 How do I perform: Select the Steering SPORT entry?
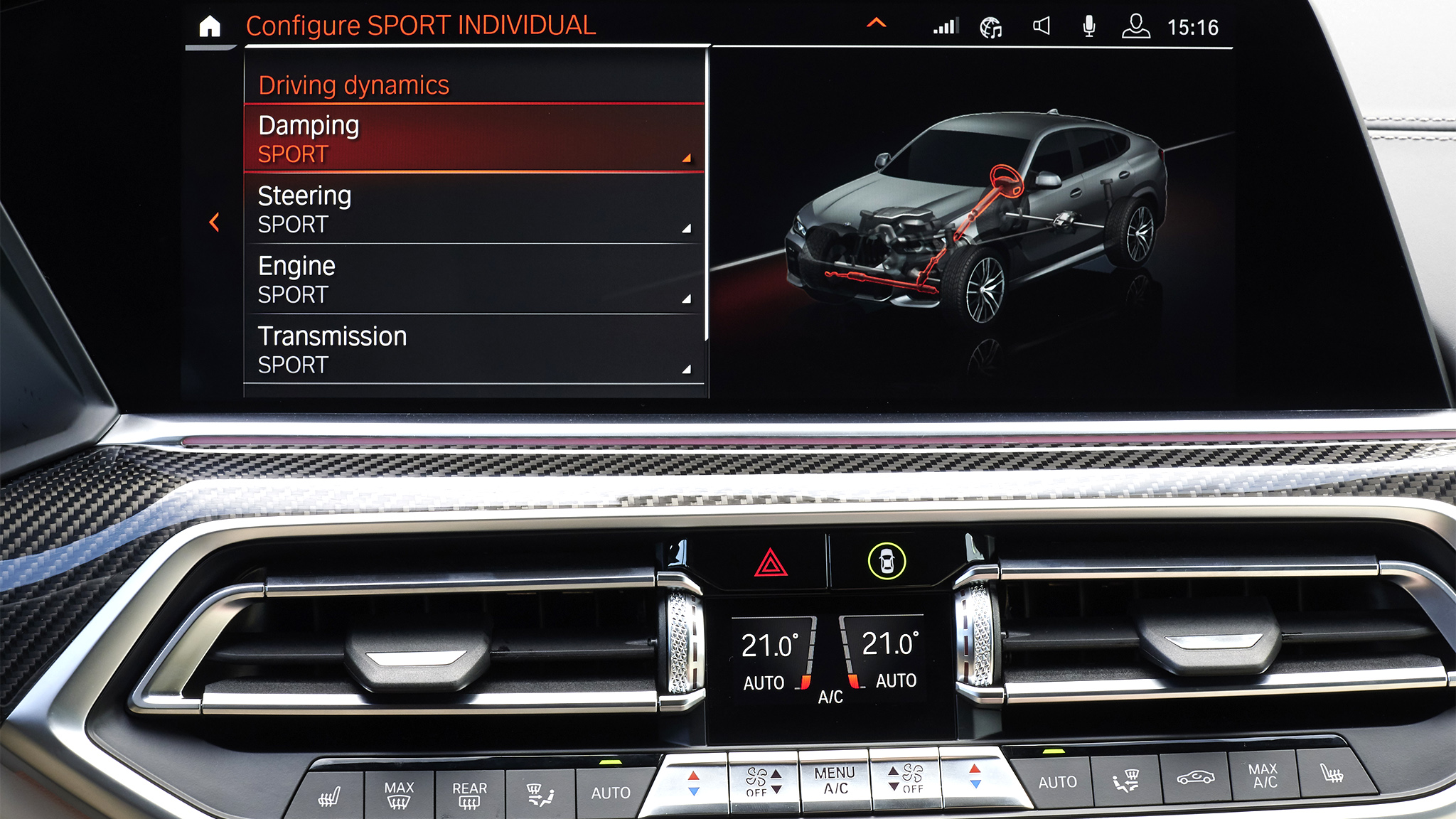point(474,209)
